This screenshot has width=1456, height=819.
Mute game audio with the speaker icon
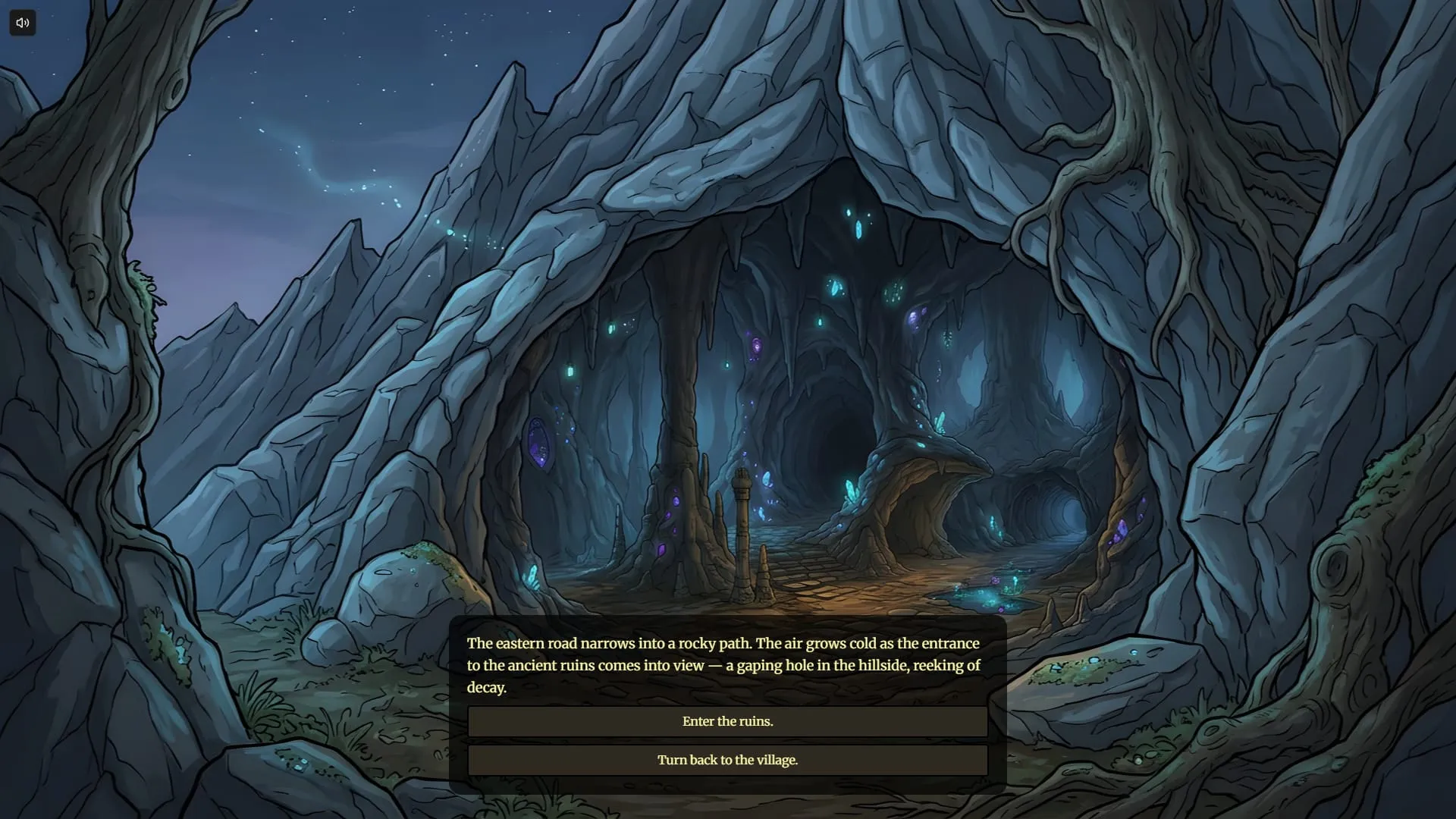click(x=22, y=22)
